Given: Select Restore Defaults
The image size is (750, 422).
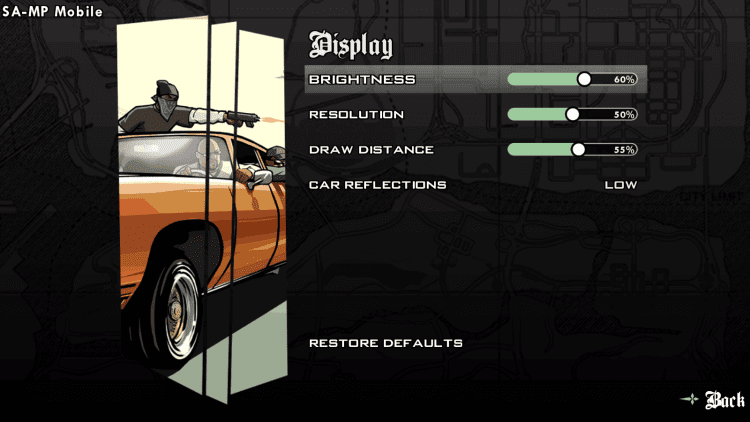Looking at the screenshot, I should coord(385,343).
